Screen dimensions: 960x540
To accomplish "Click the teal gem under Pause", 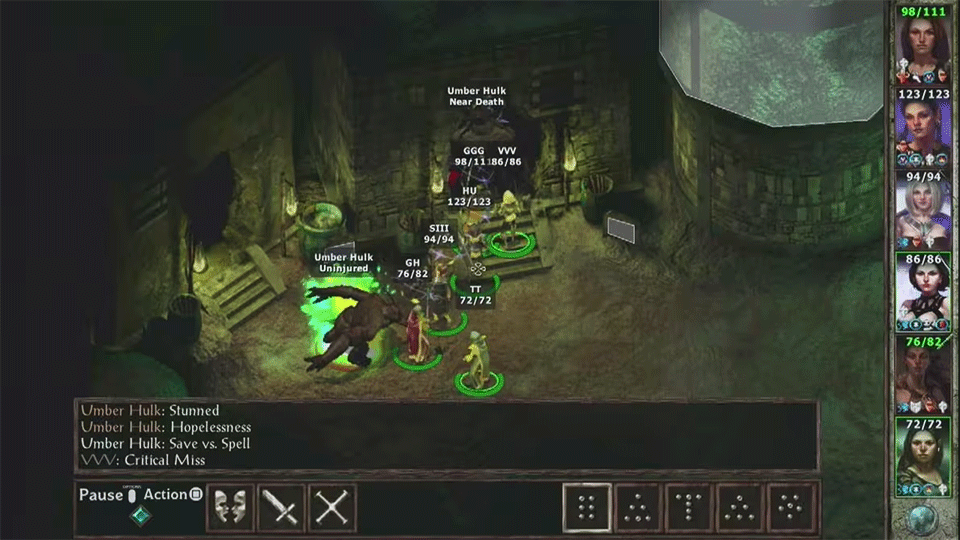I will 138,516.
